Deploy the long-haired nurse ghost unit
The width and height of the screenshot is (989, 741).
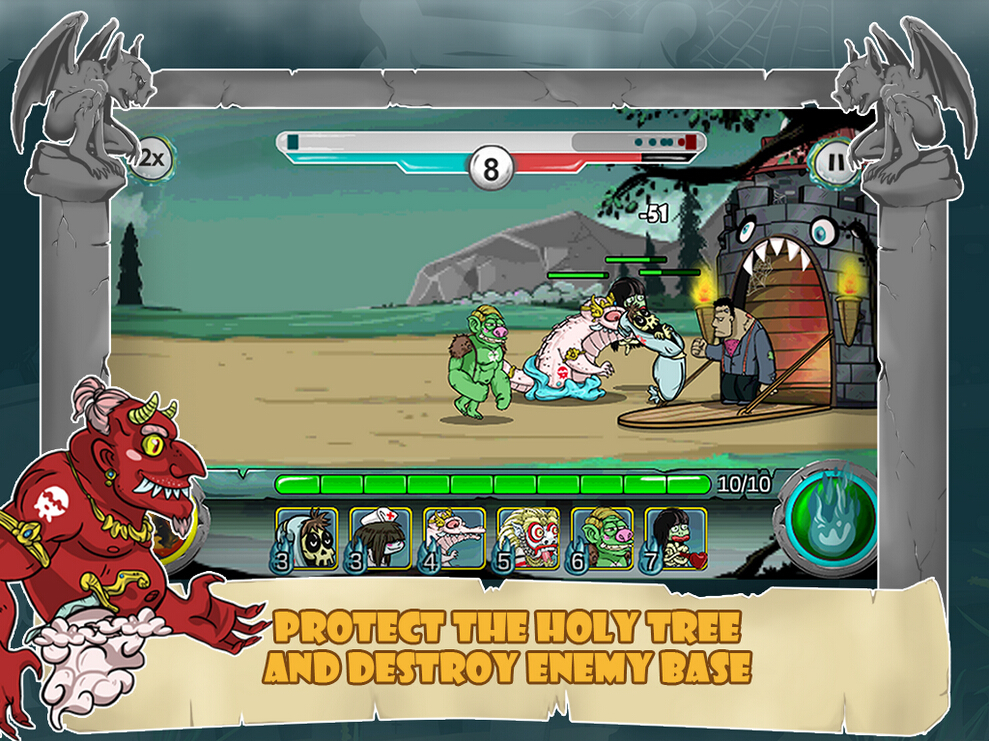point(380,539)
